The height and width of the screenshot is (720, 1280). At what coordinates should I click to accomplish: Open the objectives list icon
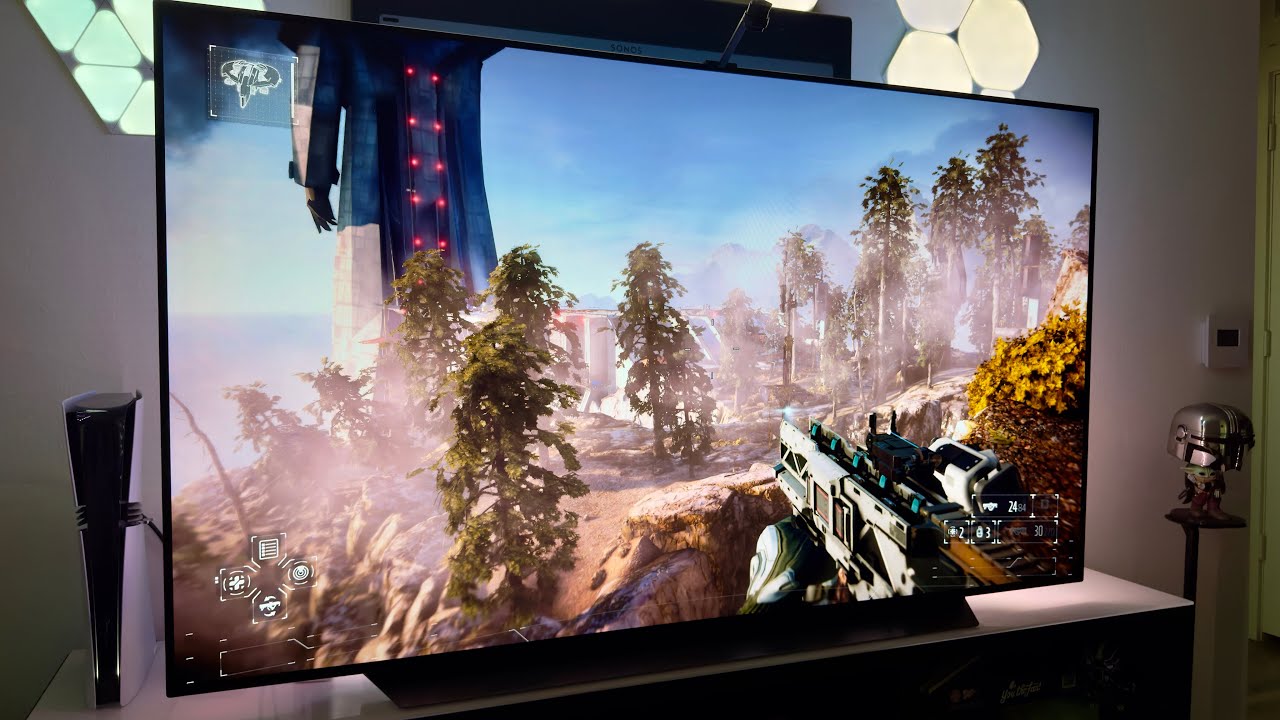click(x=268, y=548)
